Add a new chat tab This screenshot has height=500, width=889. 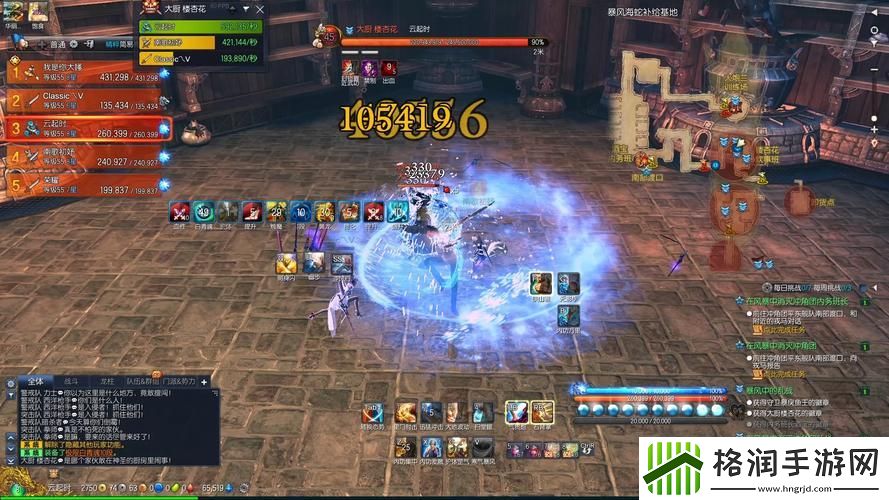(x=204, y=381)
